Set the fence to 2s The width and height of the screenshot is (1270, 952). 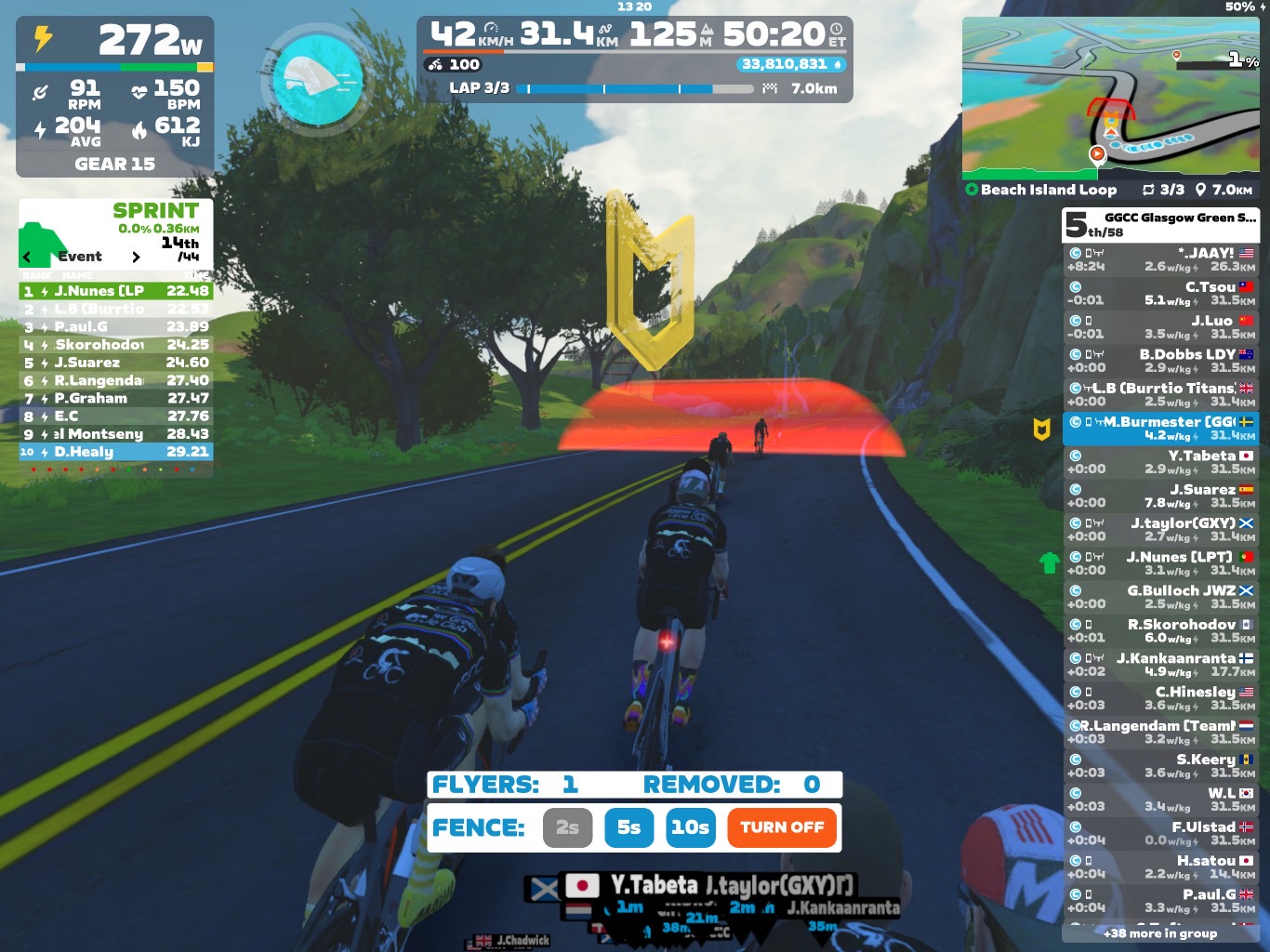567,827
